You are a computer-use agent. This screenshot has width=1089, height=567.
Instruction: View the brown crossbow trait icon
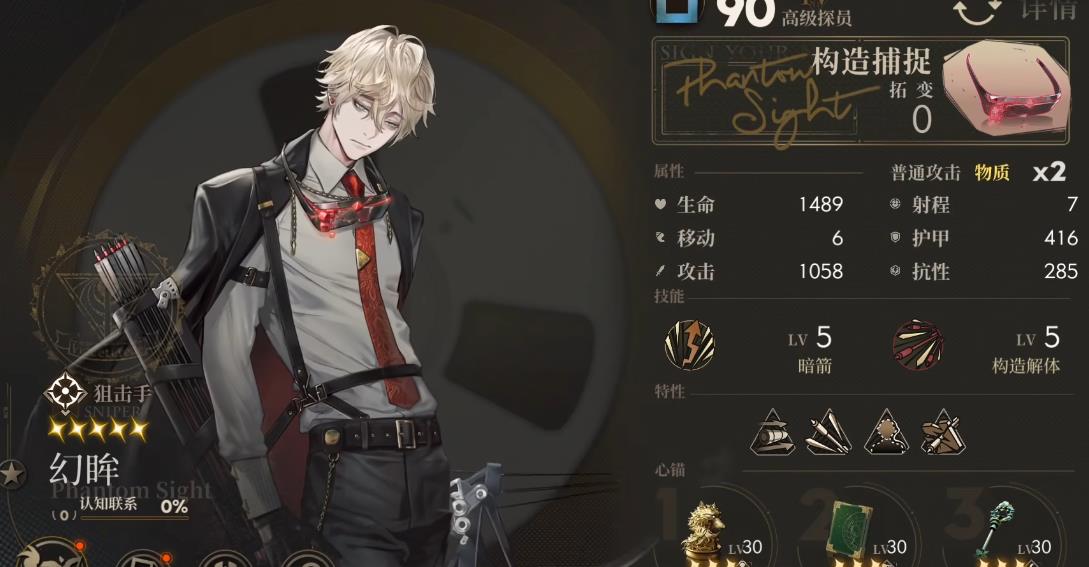[940, 433]
